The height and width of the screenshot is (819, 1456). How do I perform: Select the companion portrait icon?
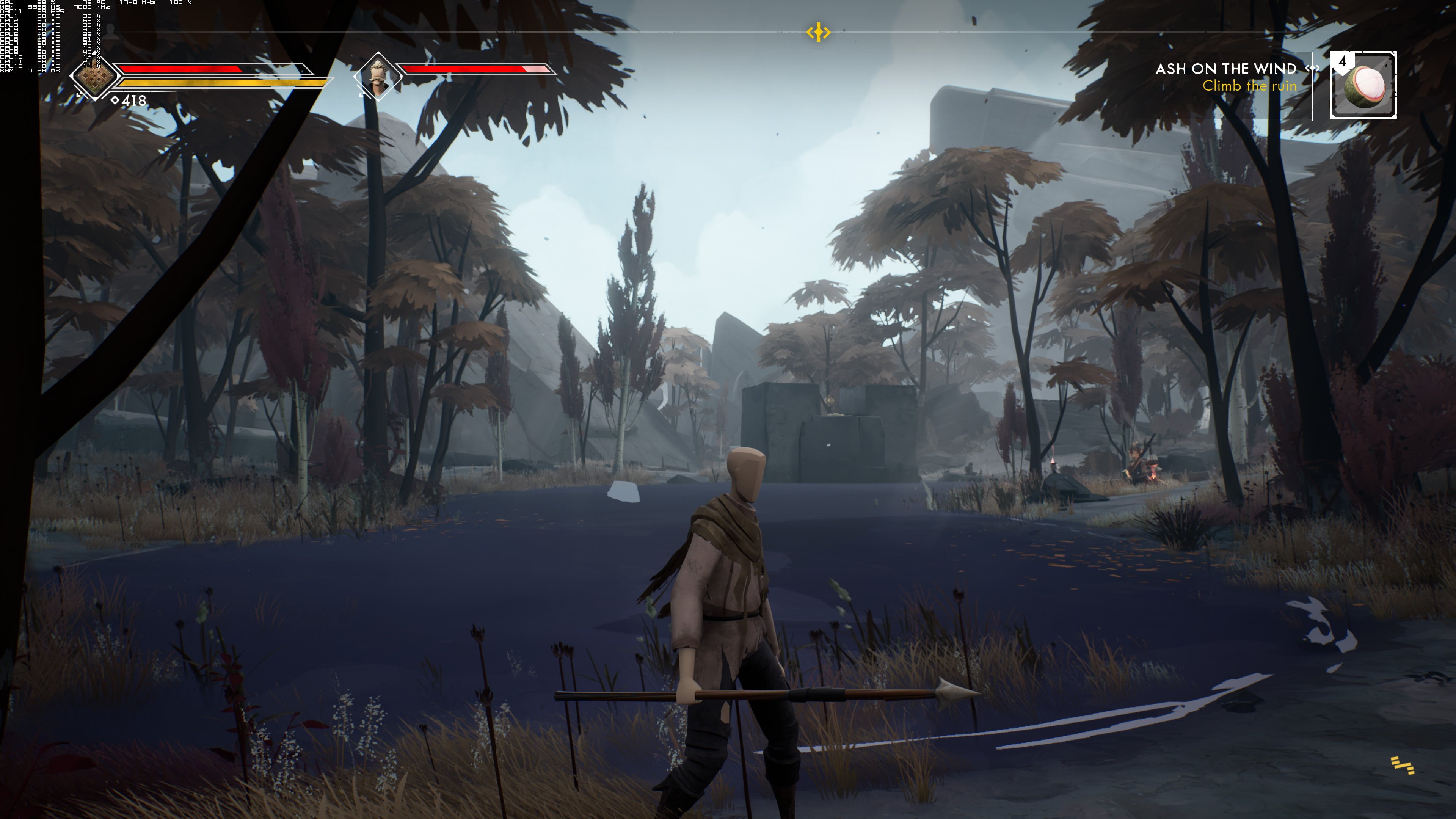tap(378, 77)
